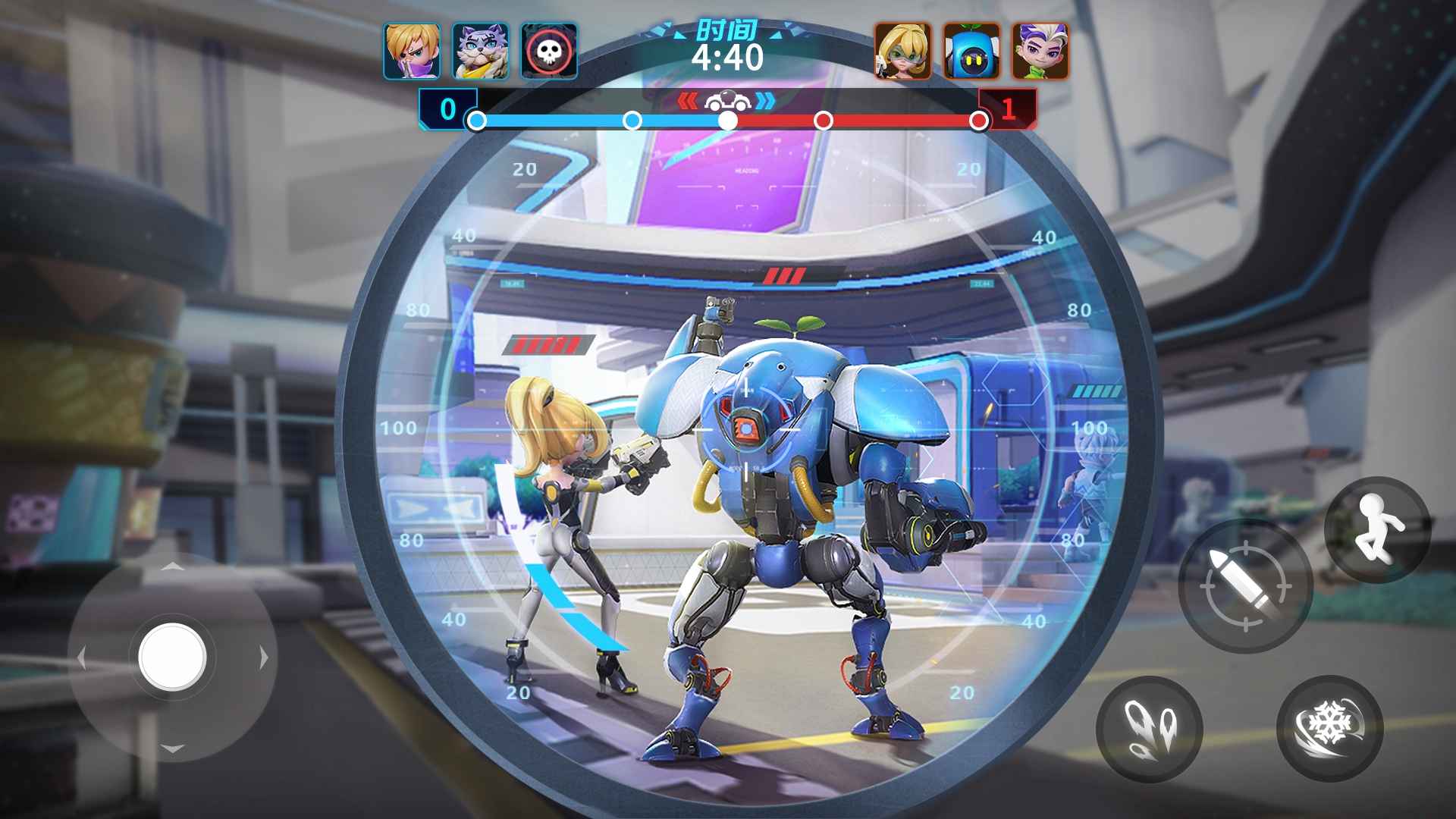This screenshot has height=819, width=1456.
Task: Trigger the claw slash skill
Action: click(1149, 729)
